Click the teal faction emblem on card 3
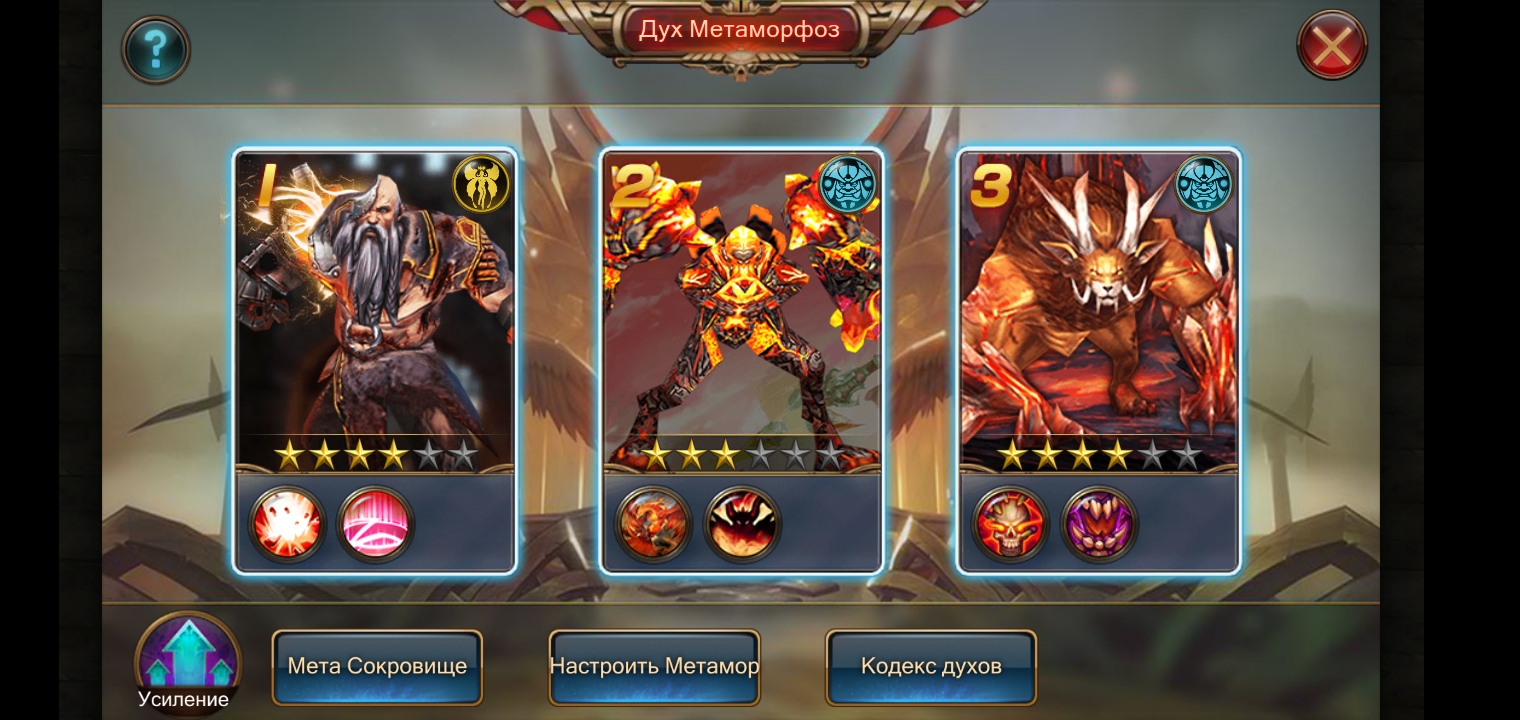 (1203, 183)
